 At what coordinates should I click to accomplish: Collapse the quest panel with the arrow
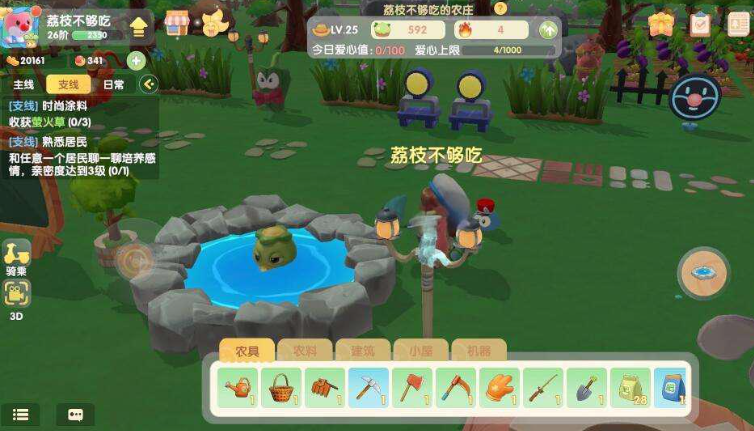[x=149, y=85]
